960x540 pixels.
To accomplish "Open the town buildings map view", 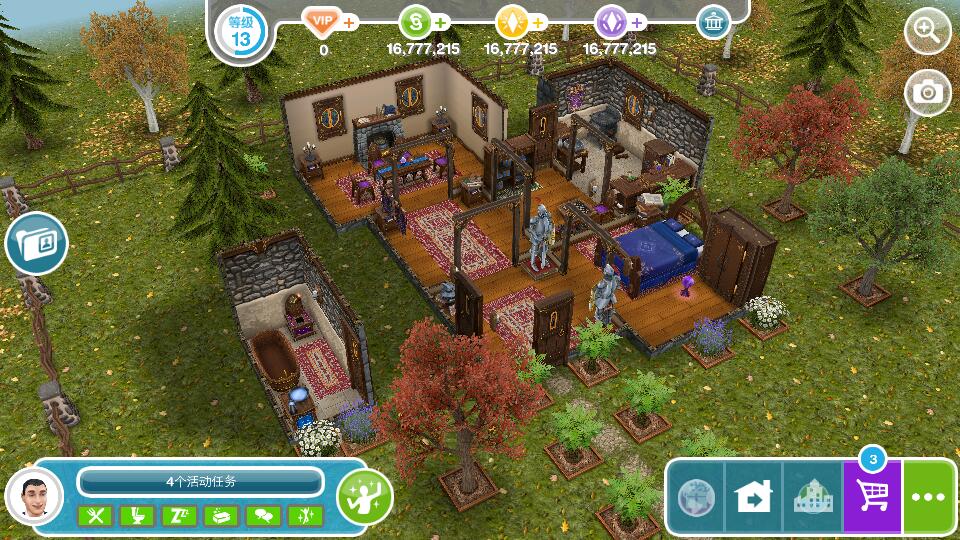I will pos(813,497).
